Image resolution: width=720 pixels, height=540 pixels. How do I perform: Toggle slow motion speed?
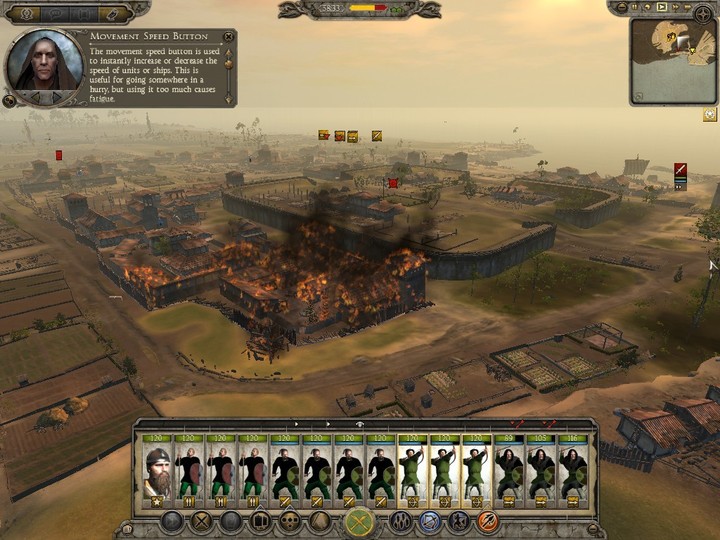pos(647,8)
